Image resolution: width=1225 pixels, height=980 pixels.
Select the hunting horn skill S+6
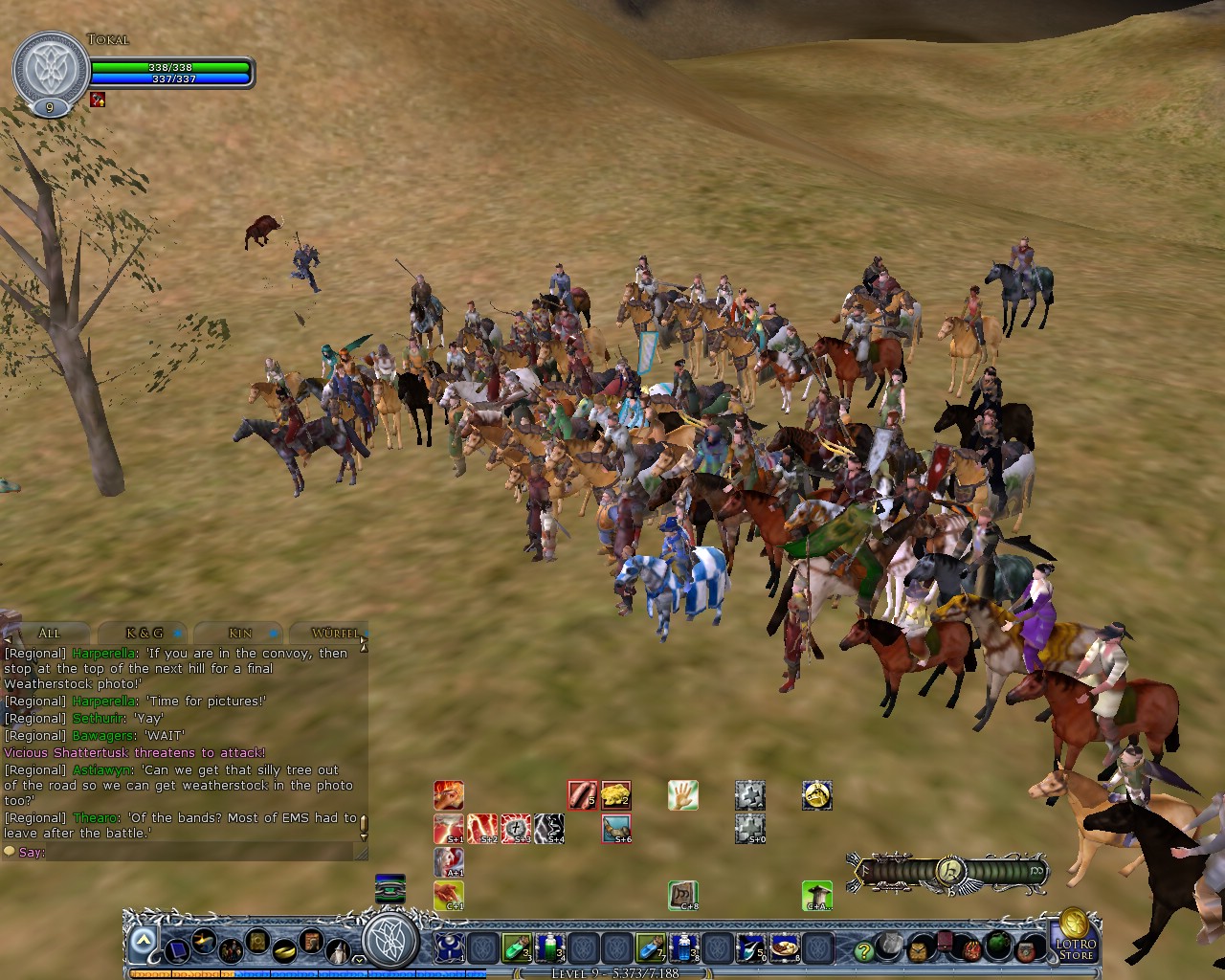pyautogui.click(x=616, y=829)
